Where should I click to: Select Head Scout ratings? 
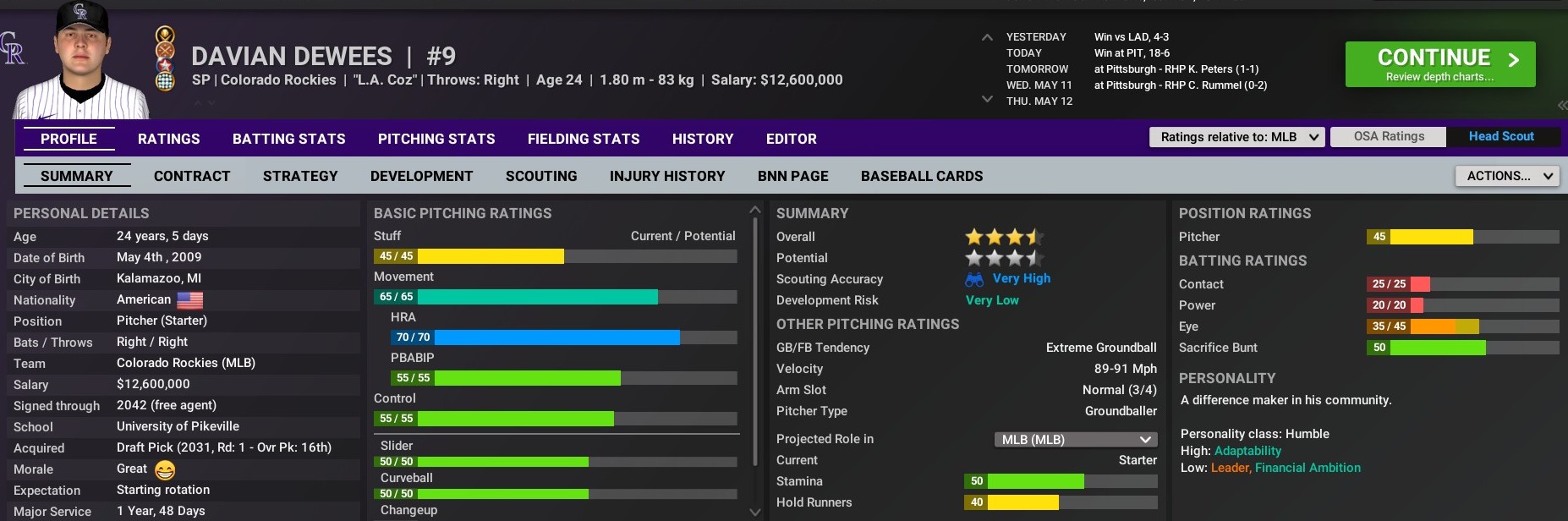click(1501, 137)
